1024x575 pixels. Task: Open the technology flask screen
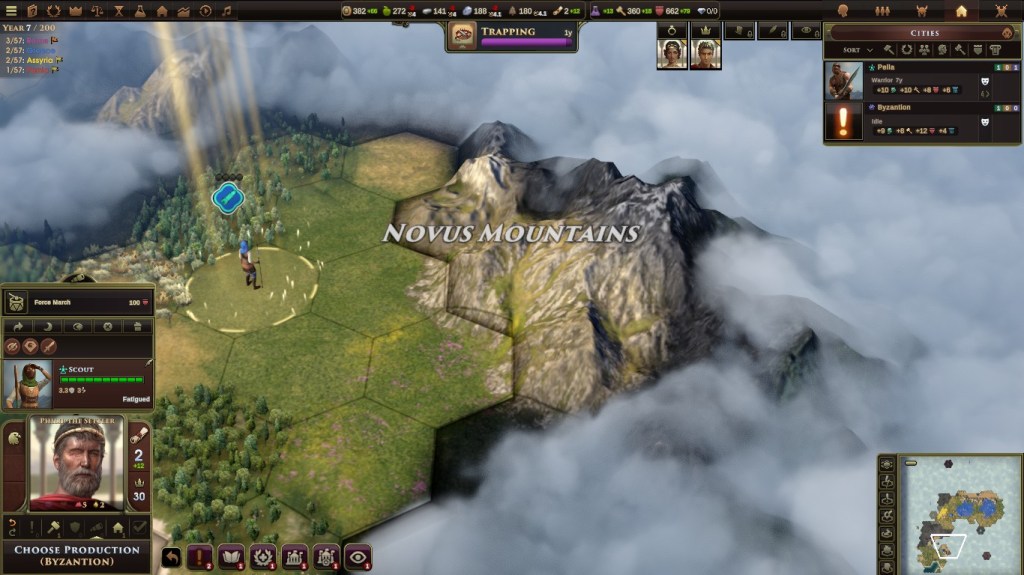coord(139,11)
